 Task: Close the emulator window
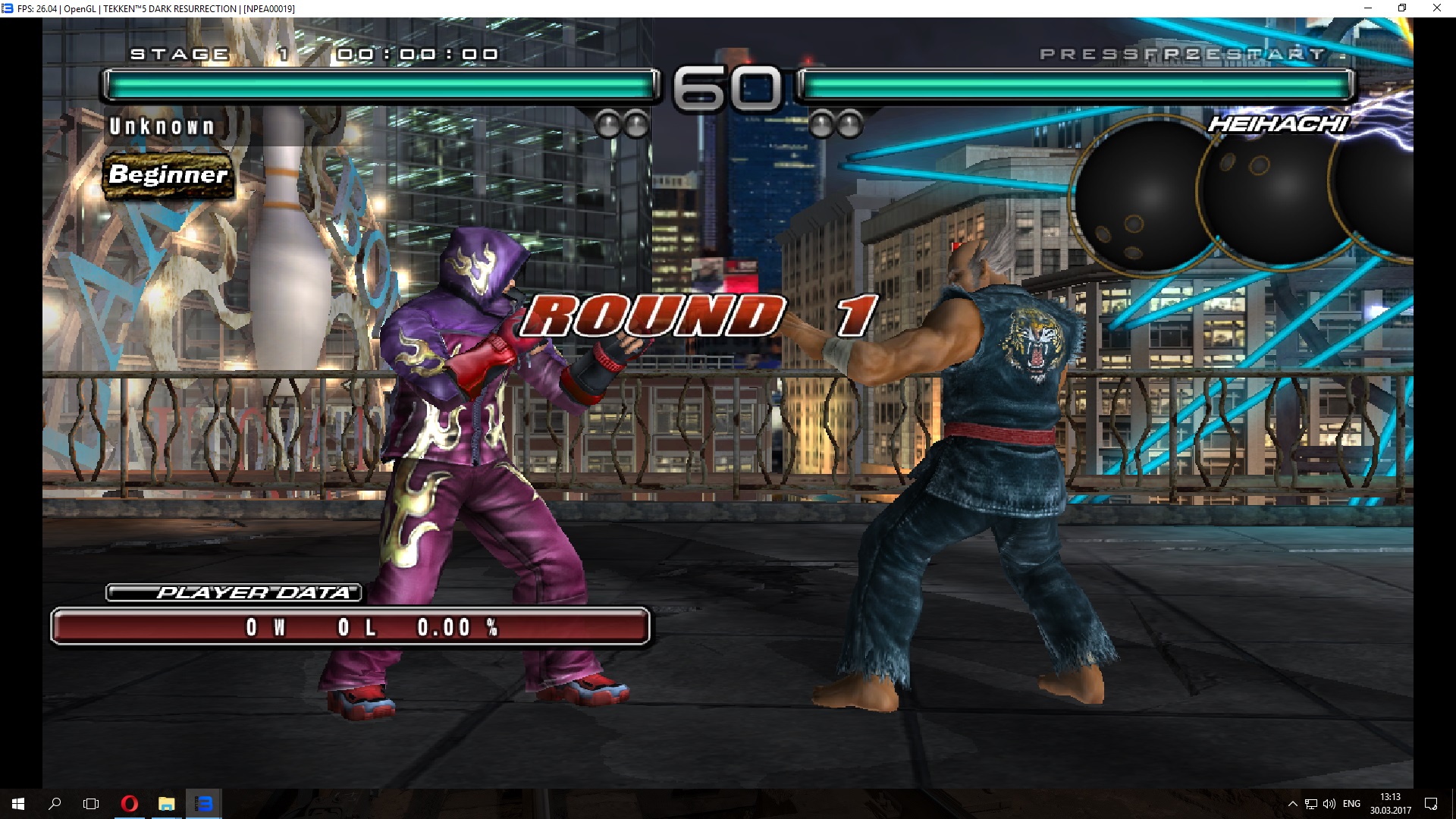(1436, 8)
